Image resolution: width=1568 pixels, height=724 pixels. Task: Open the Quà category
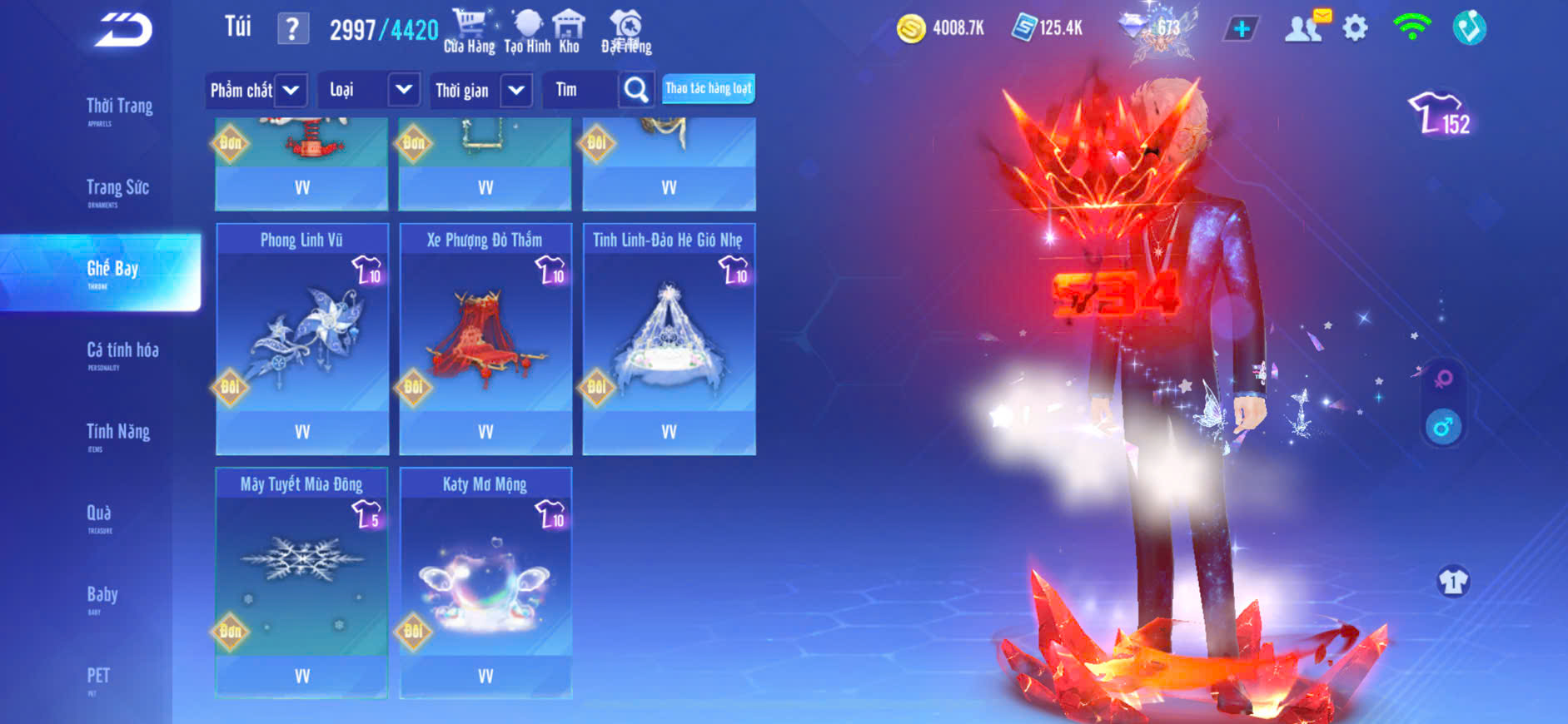pyautogui.click(x=99, y=515)
